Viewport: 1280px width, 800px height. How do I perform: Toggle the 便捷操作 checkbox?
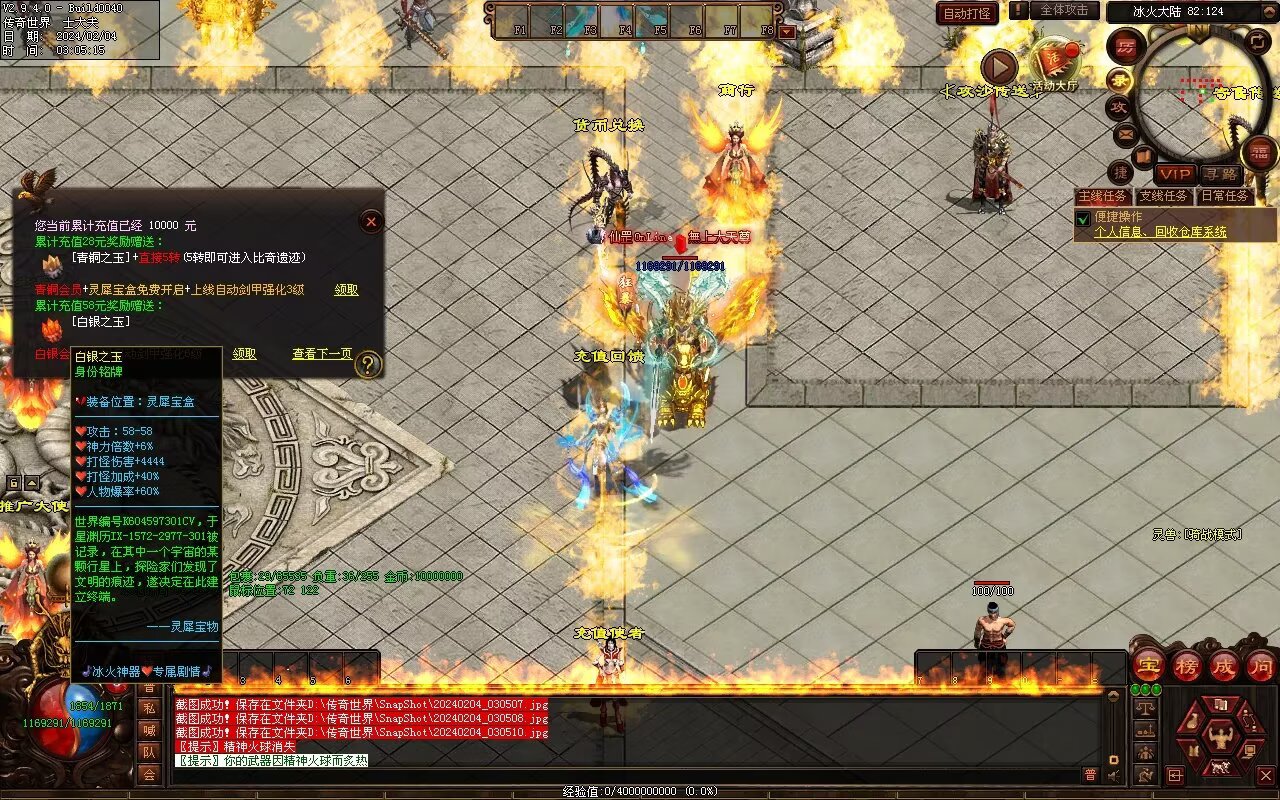1083,218
